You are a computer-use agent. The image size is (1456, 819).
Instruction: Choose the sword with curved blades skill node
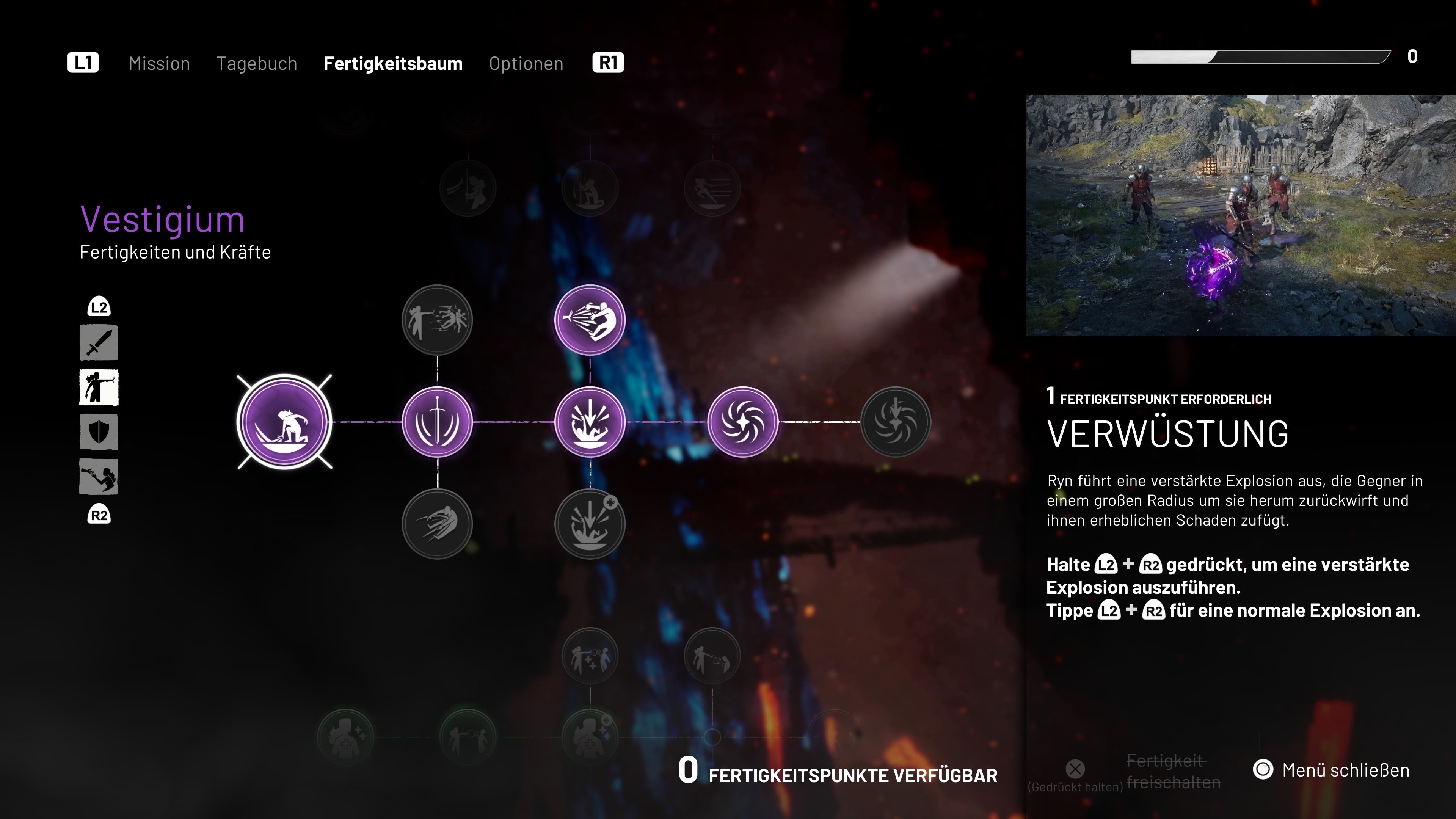point(437,422)
